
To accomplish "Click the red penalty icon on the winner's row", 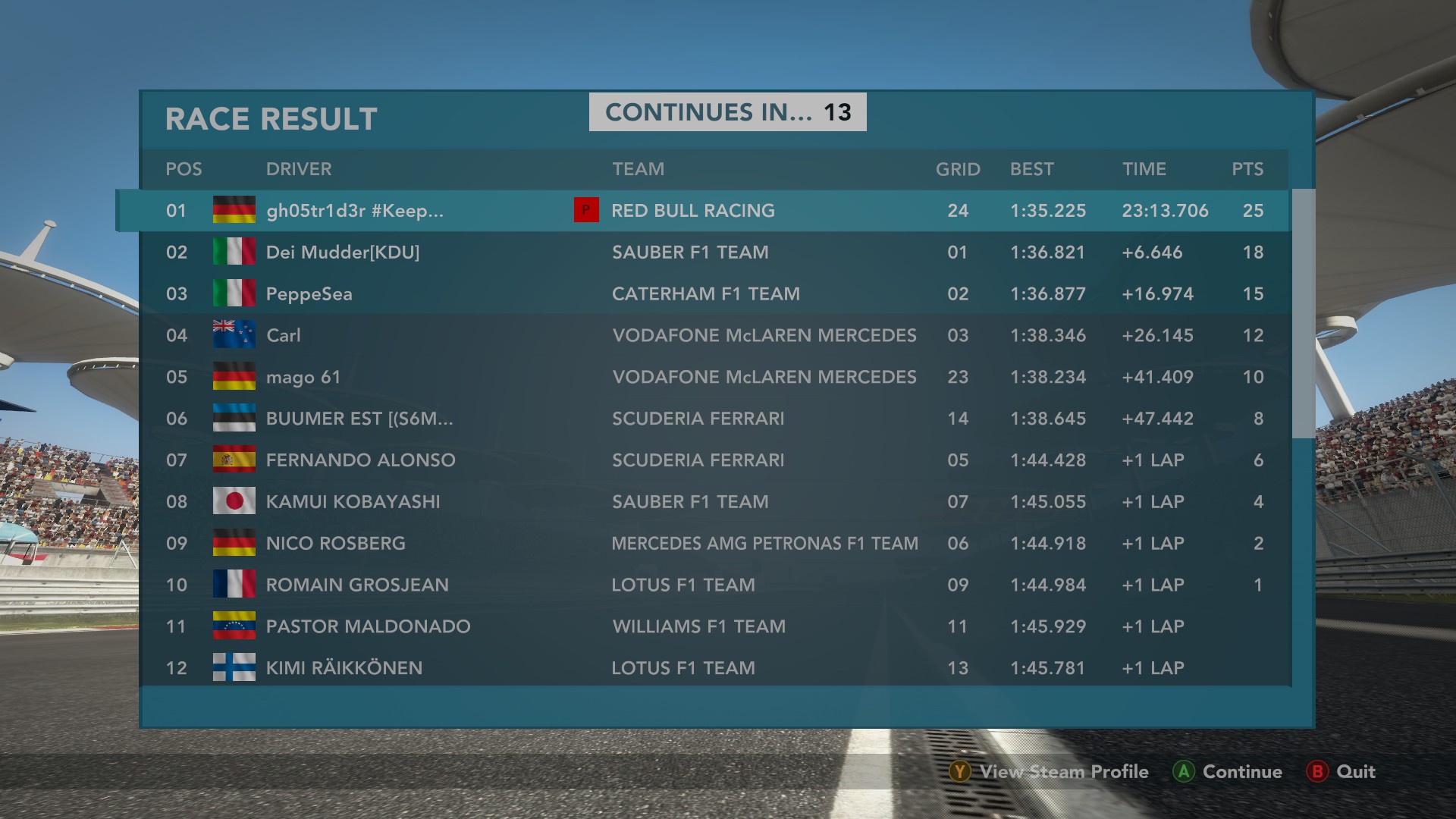I will click(x=586, y=210).
